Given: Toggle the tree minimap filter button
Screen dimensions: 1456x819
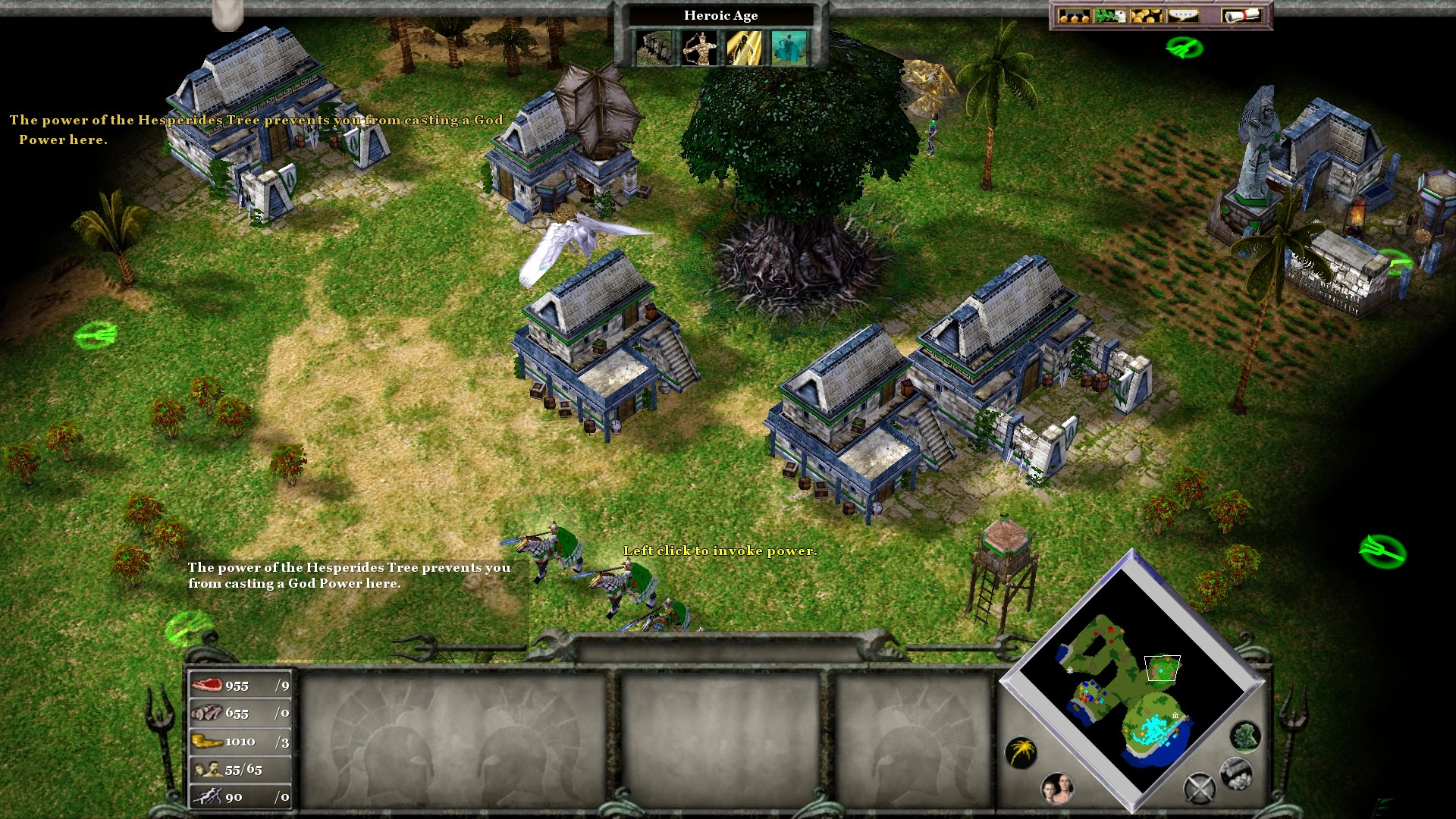Looking at the screenshot, I should 1244,736.
